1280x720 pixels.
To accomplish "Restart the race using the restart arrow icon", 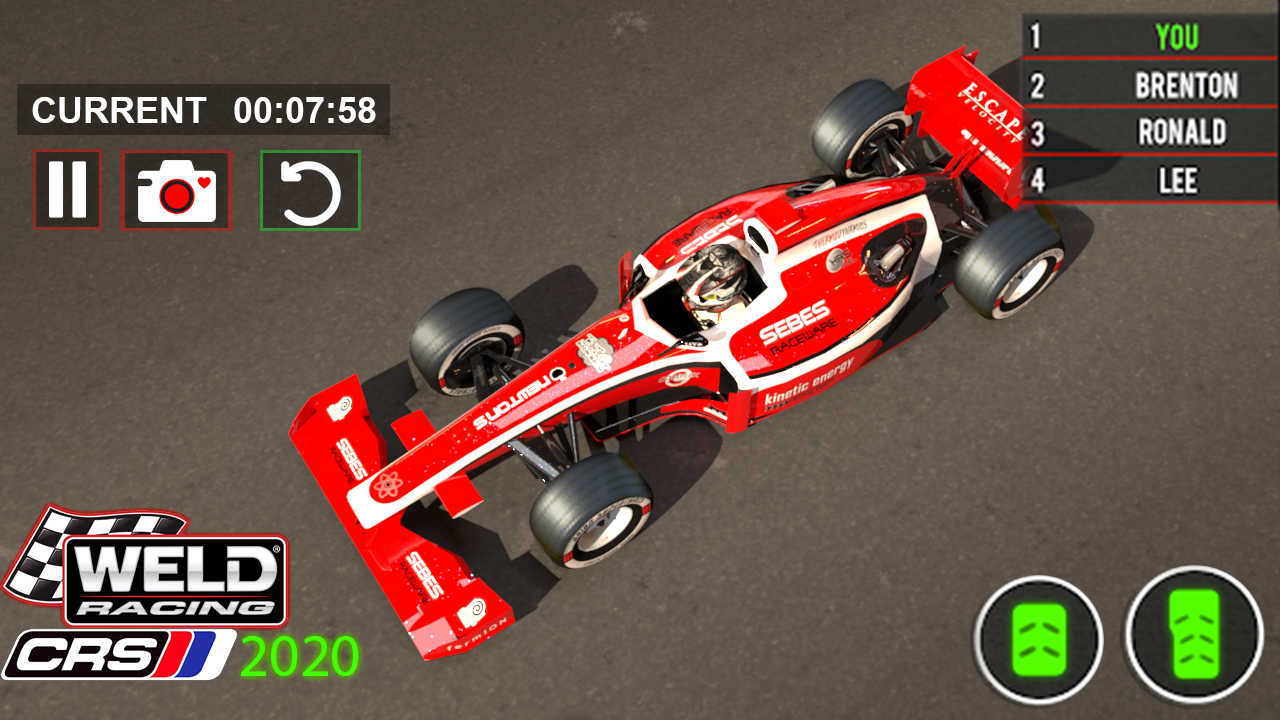I will coord(309,190).
